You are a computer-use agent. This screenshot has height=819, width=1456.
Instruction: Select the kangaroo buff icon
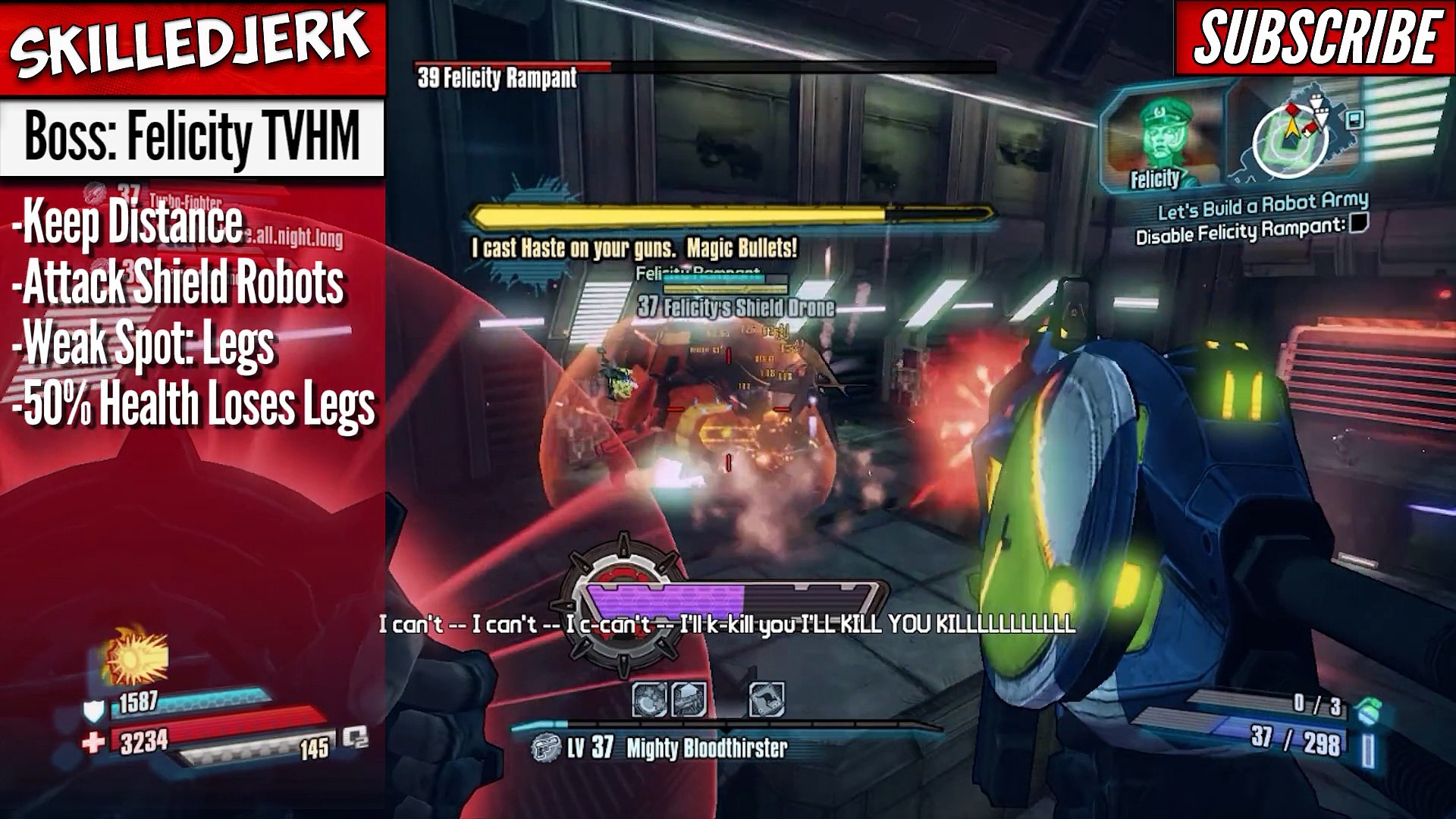[x=766, y=699]
